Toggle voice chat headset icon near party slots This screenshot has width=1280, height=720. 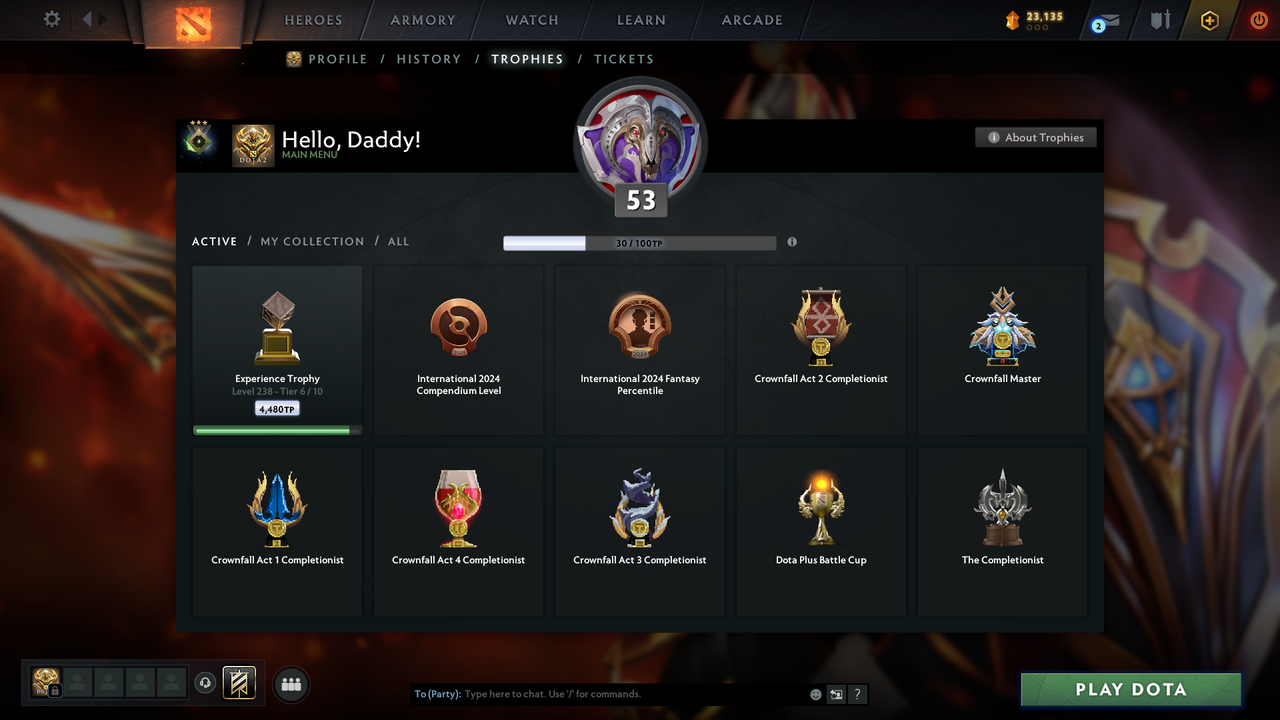(206, 682)
